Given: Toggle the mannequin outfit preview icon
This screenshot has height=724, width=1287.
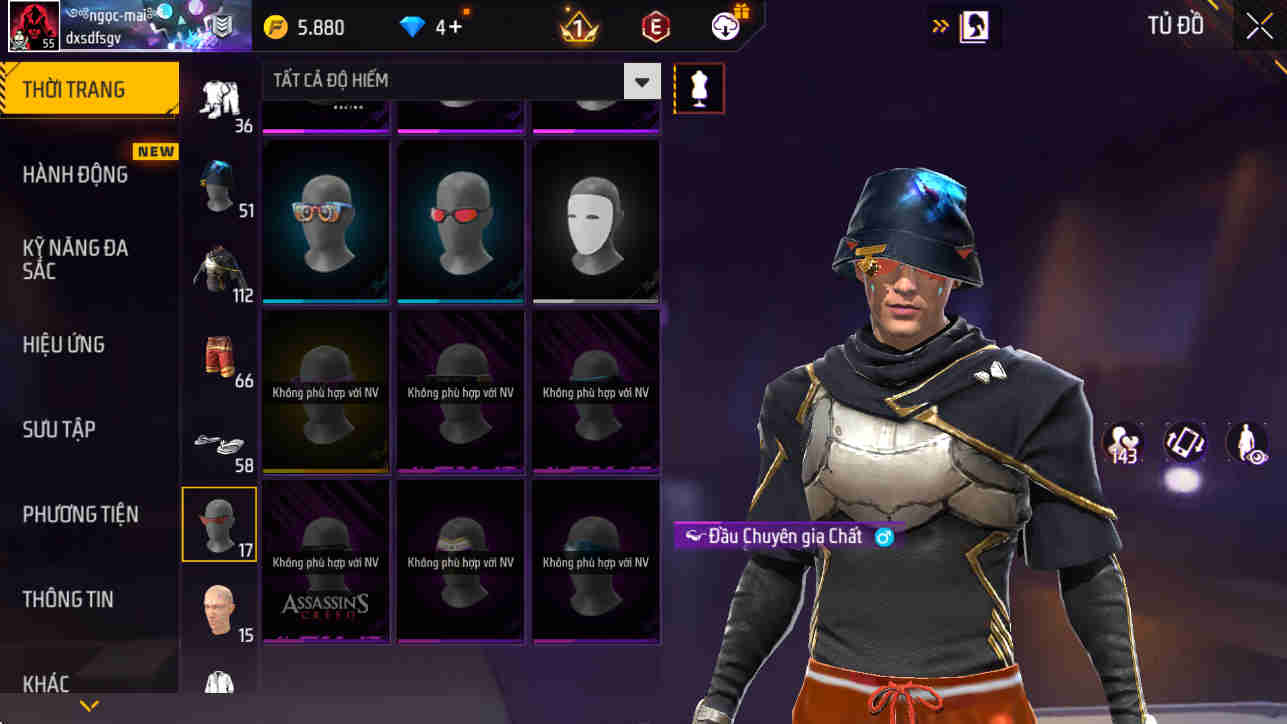Looking at the screenshot, I should pos(699,88).
